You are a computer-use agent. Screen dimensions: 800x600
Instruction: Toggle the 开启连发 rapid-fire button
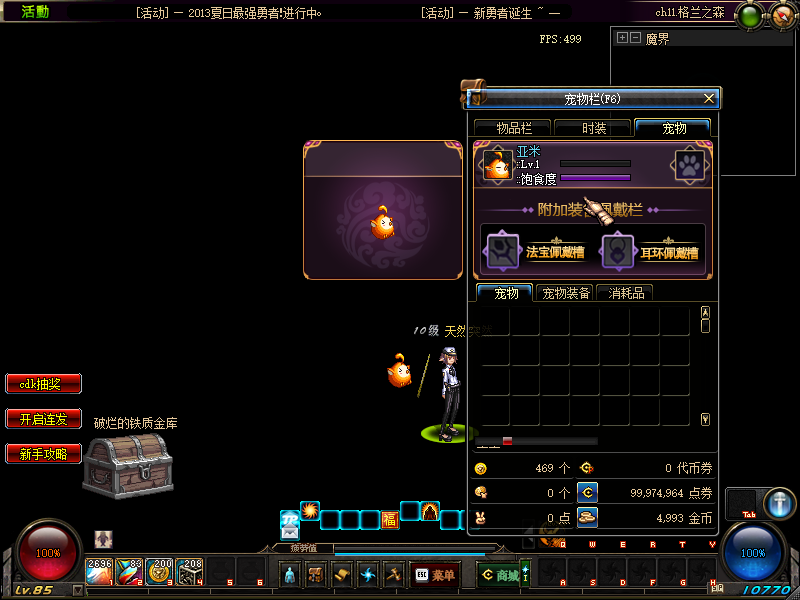[43, 419]
